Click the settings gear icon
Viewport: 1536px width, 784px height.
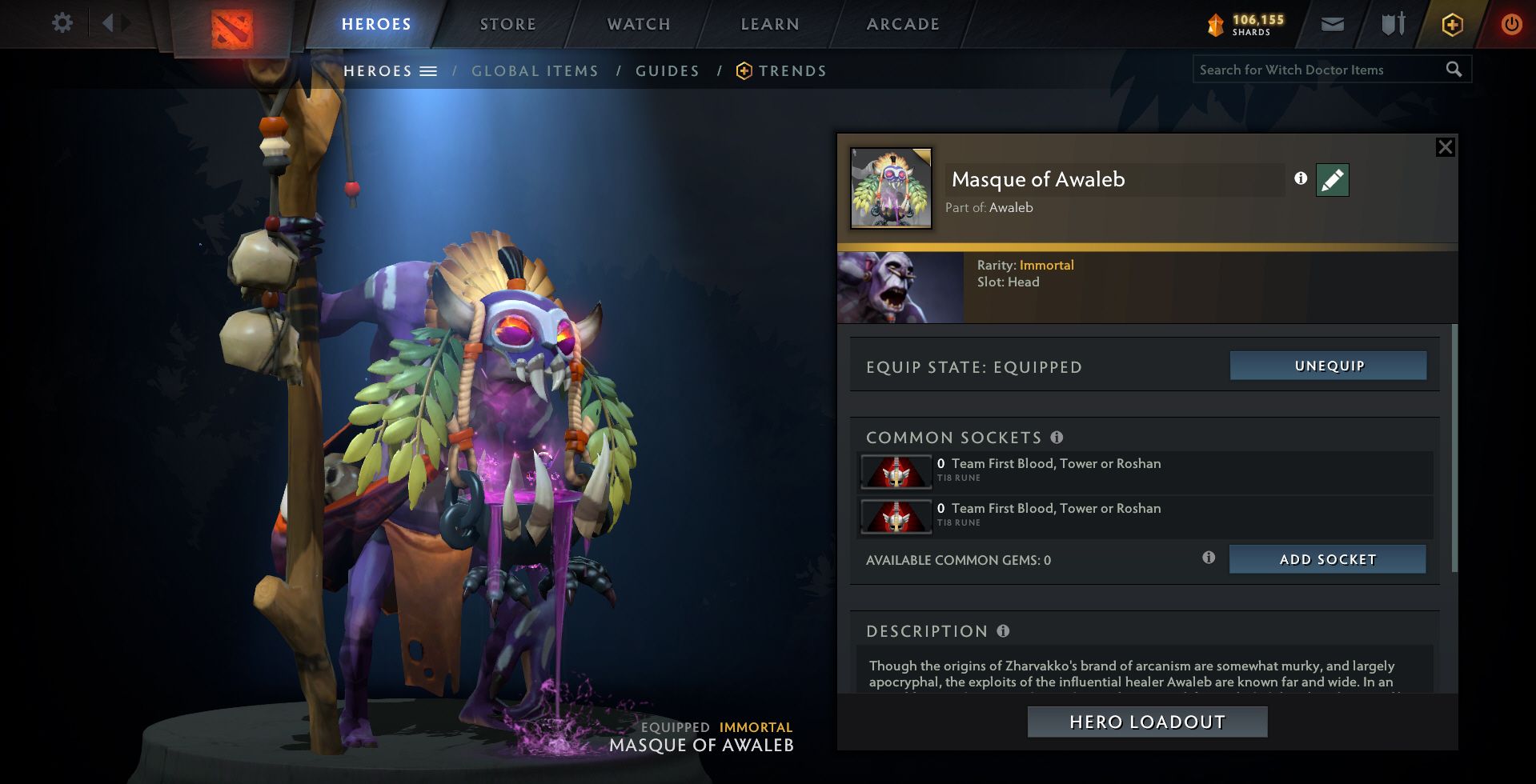coord(62,23)
